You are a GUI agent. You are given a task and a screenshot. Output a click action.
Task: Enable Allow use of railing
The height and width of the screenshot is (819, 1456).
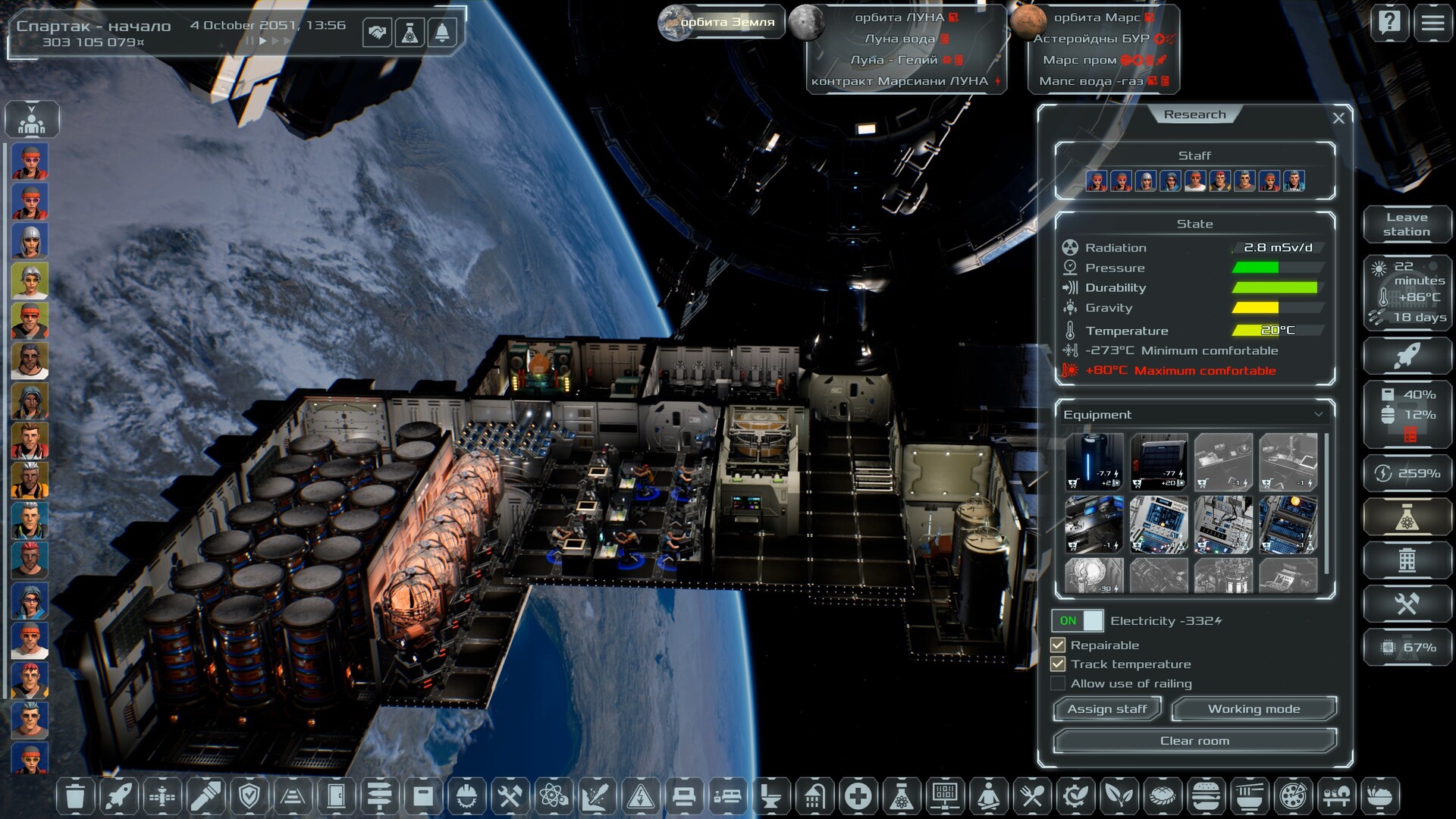(x=1058, y=684)
